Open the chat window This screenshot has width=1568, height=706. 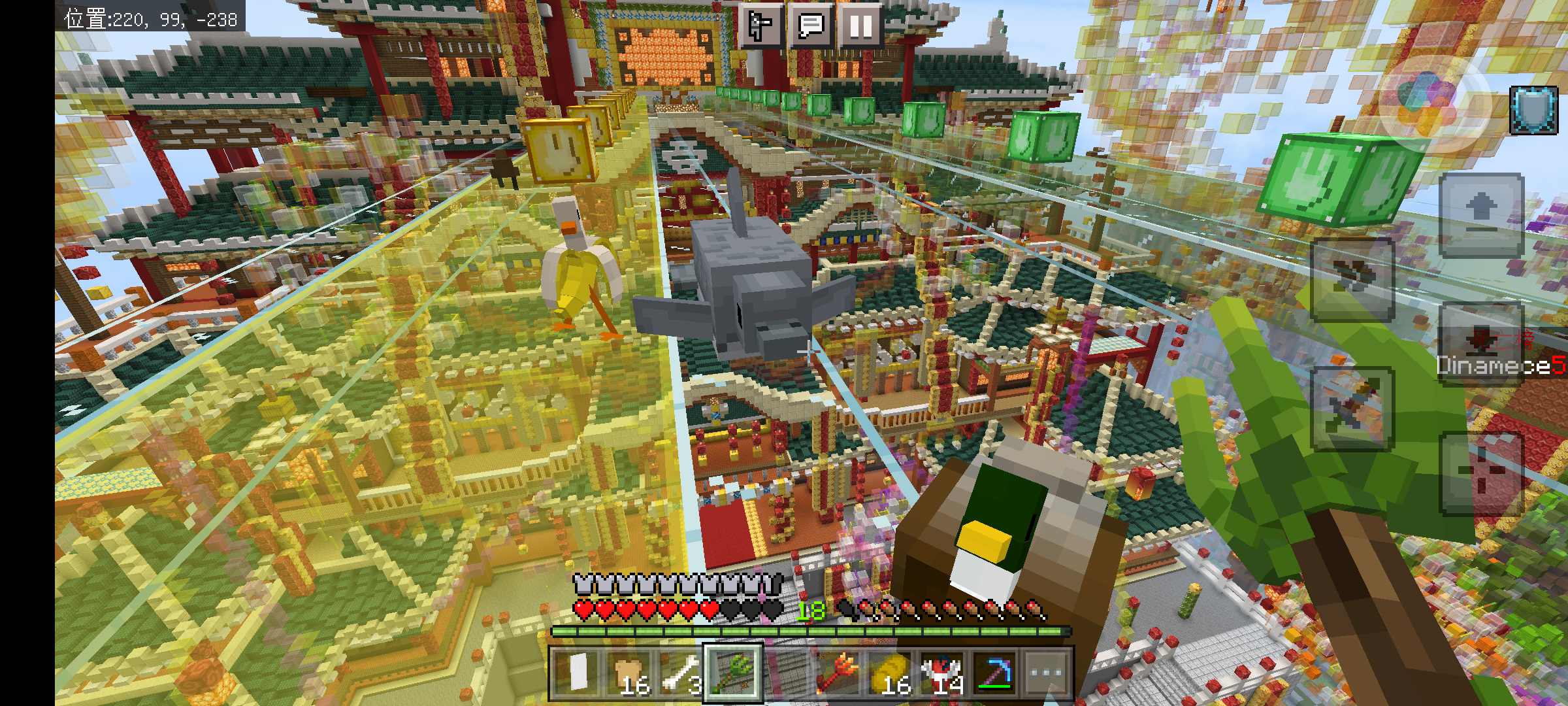tap(811, 26)
